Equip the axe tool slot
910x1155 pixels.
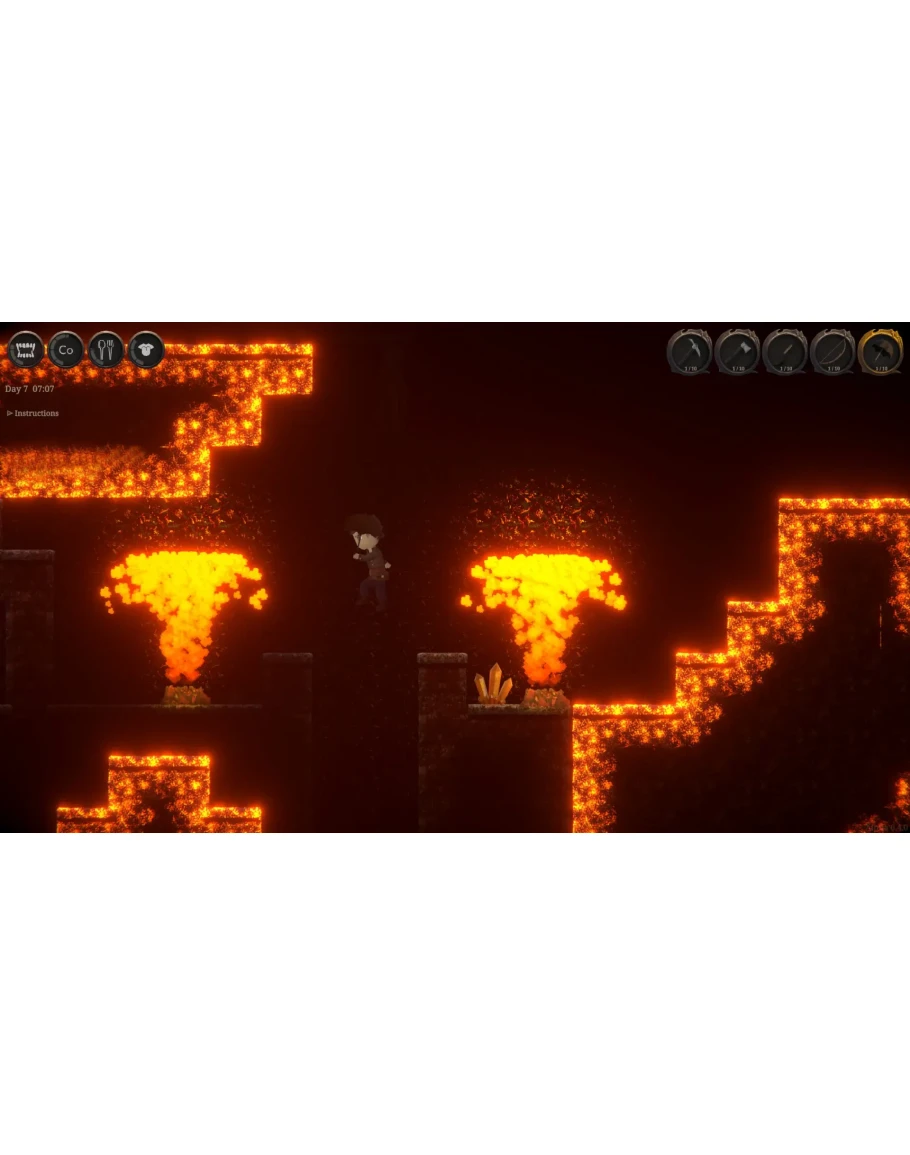(737, 351)
